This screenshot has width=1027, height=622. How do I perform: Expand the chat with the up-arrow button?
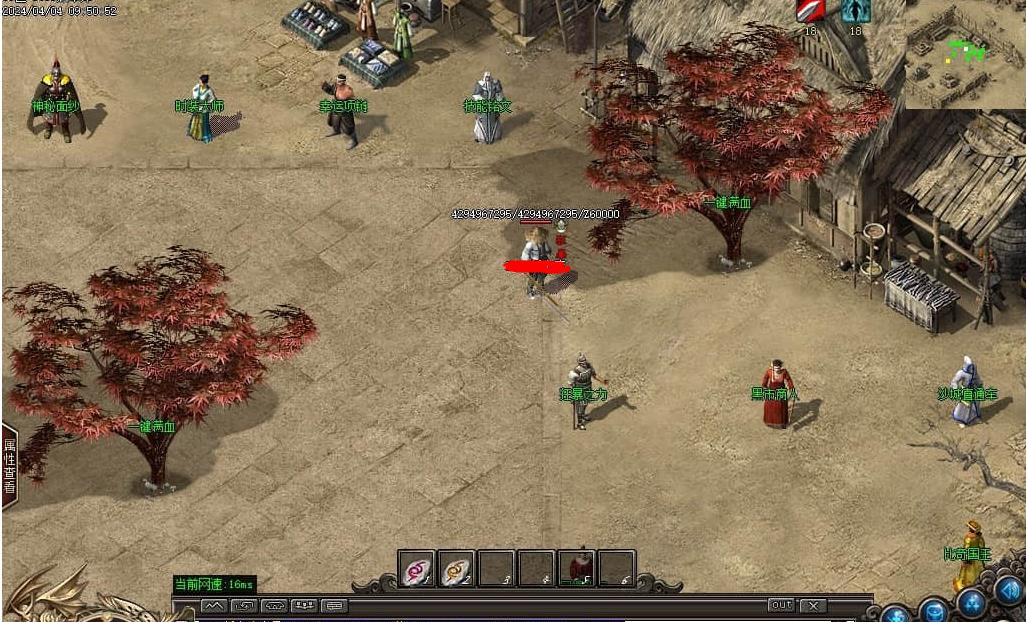pyautogui.click(x=213, y=605)
